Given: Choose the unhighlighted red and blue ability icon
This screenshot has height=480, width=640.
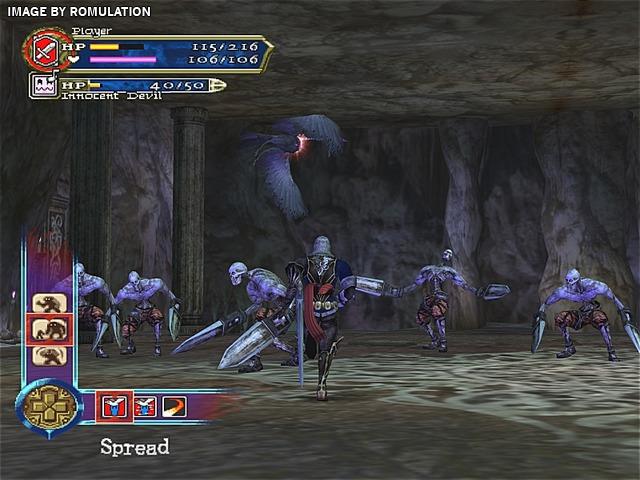Looking at the screenshot, I should coord(146,405).
